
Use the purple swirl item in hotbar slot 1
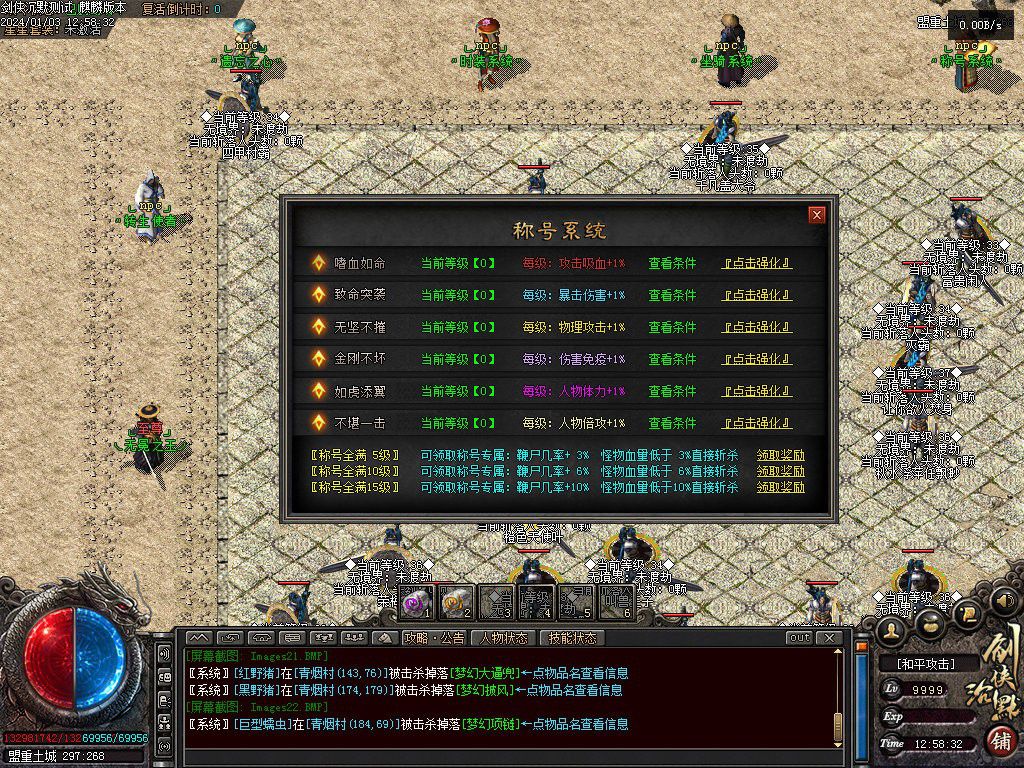(x=417, y=602)
